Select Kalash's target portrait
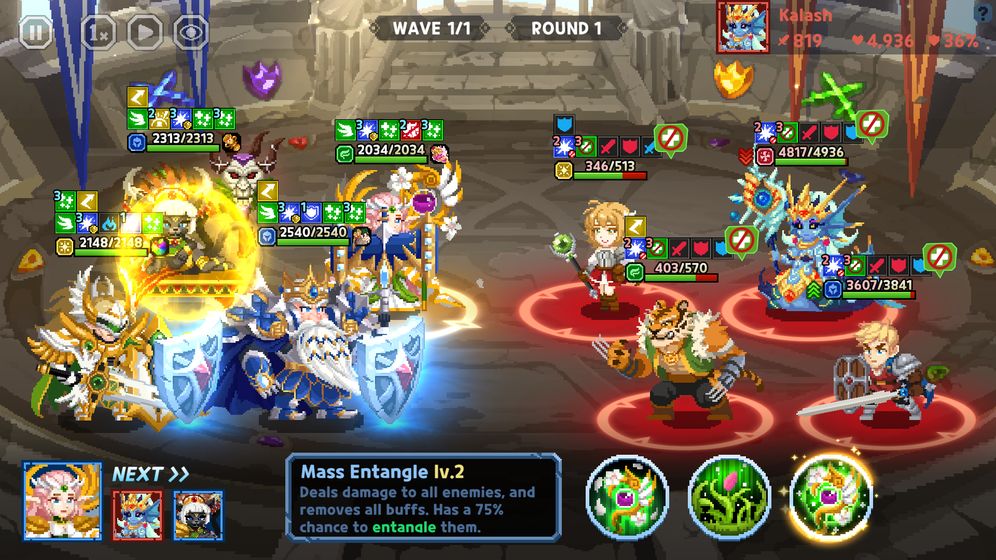 click(743, 27)
